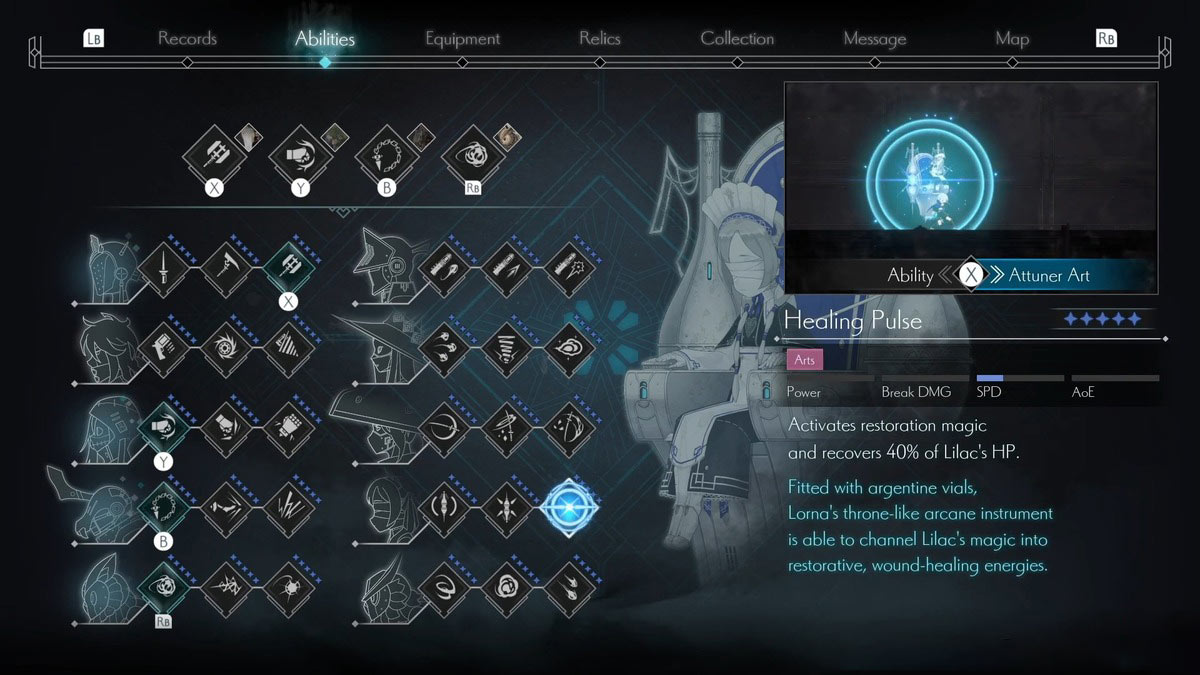Select the highlighted Healing Pulse ability
The height and width of the screenshot is (675, 1200).
click(x=571, y=508)
